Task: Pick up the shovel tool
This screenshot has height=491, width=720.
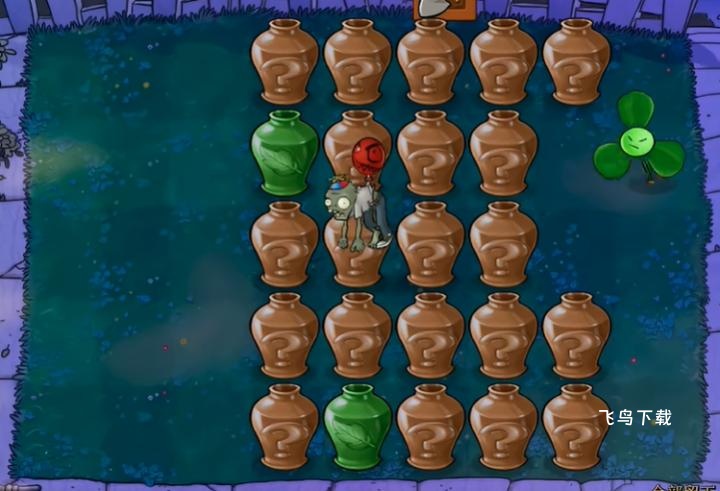Action: pos(439,9)
